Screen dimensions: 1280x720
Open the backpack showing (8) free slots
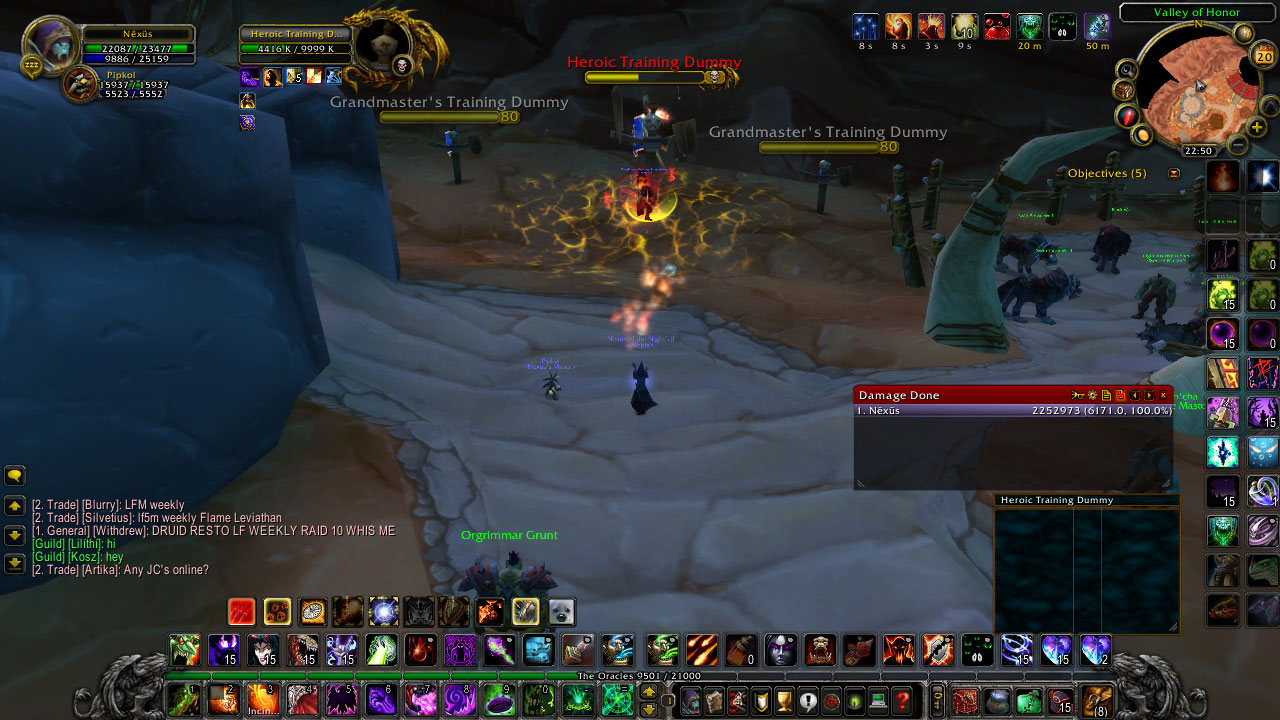pyautogui.click(x=1098, y=700)
